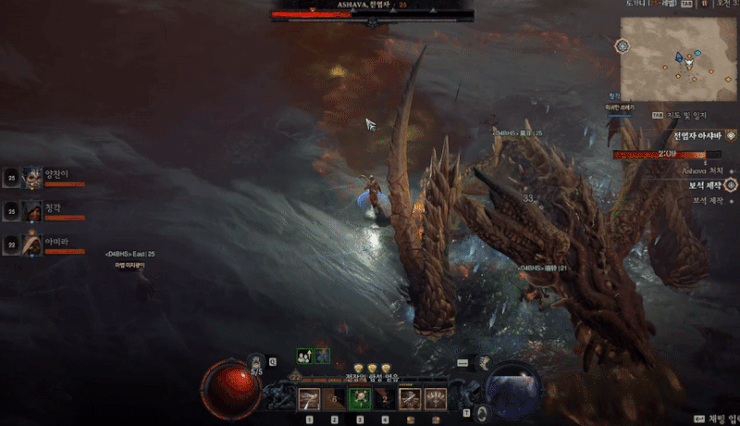Click the compass marker left of minimap
Screen dimensions: 740x426
[622, 46]
